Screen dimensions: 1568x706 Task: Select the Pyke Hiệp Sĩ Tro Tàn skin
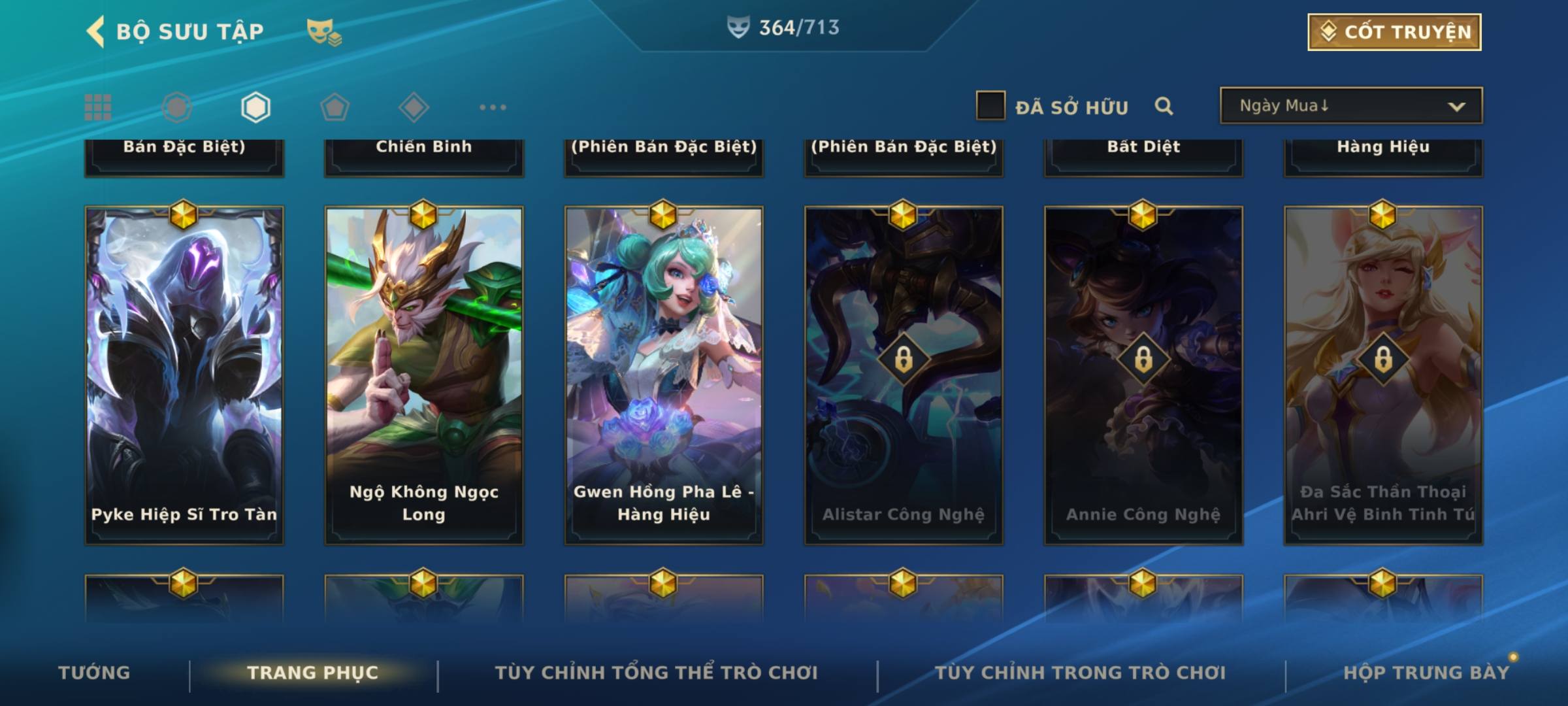pos(184,376)
